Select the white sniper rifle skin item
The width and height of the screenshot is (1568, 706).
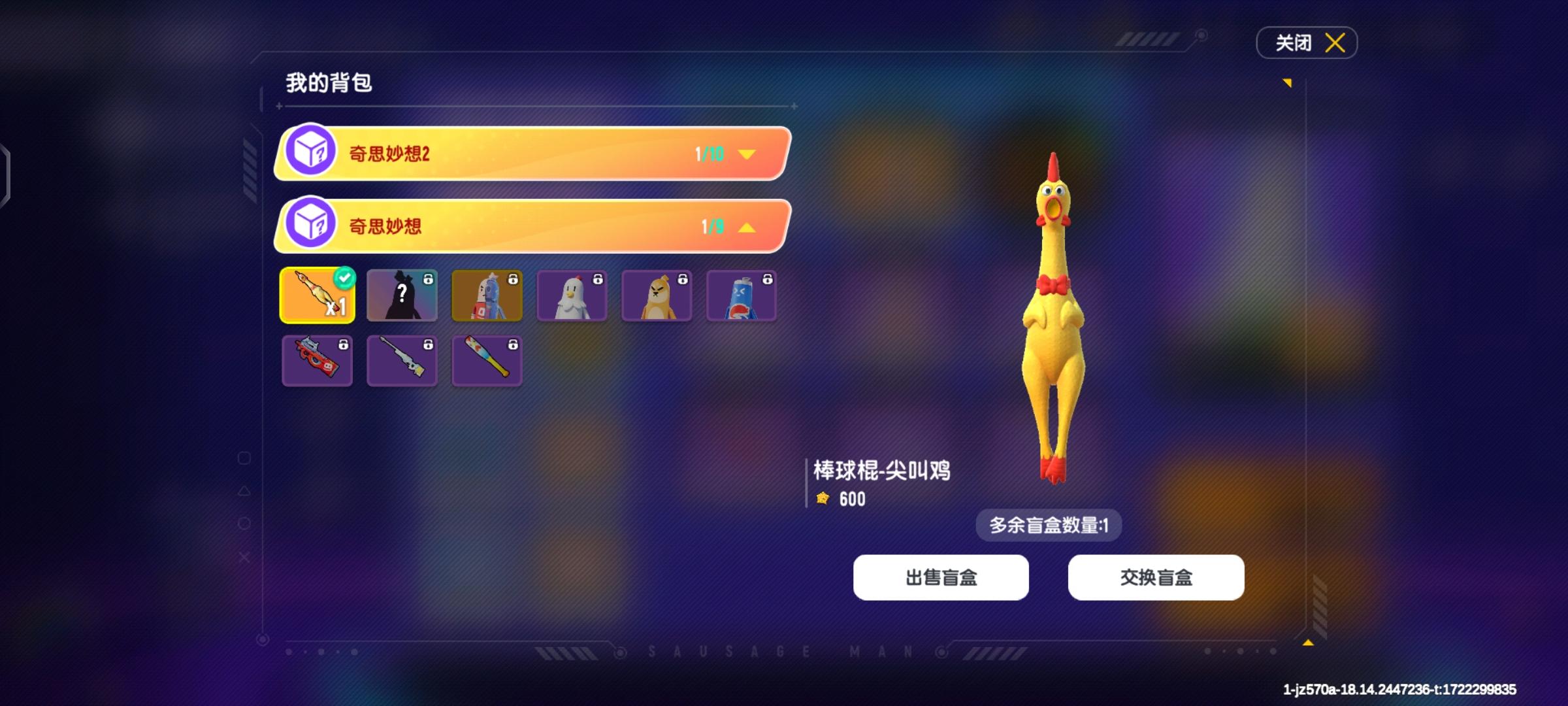pos(402,361)
